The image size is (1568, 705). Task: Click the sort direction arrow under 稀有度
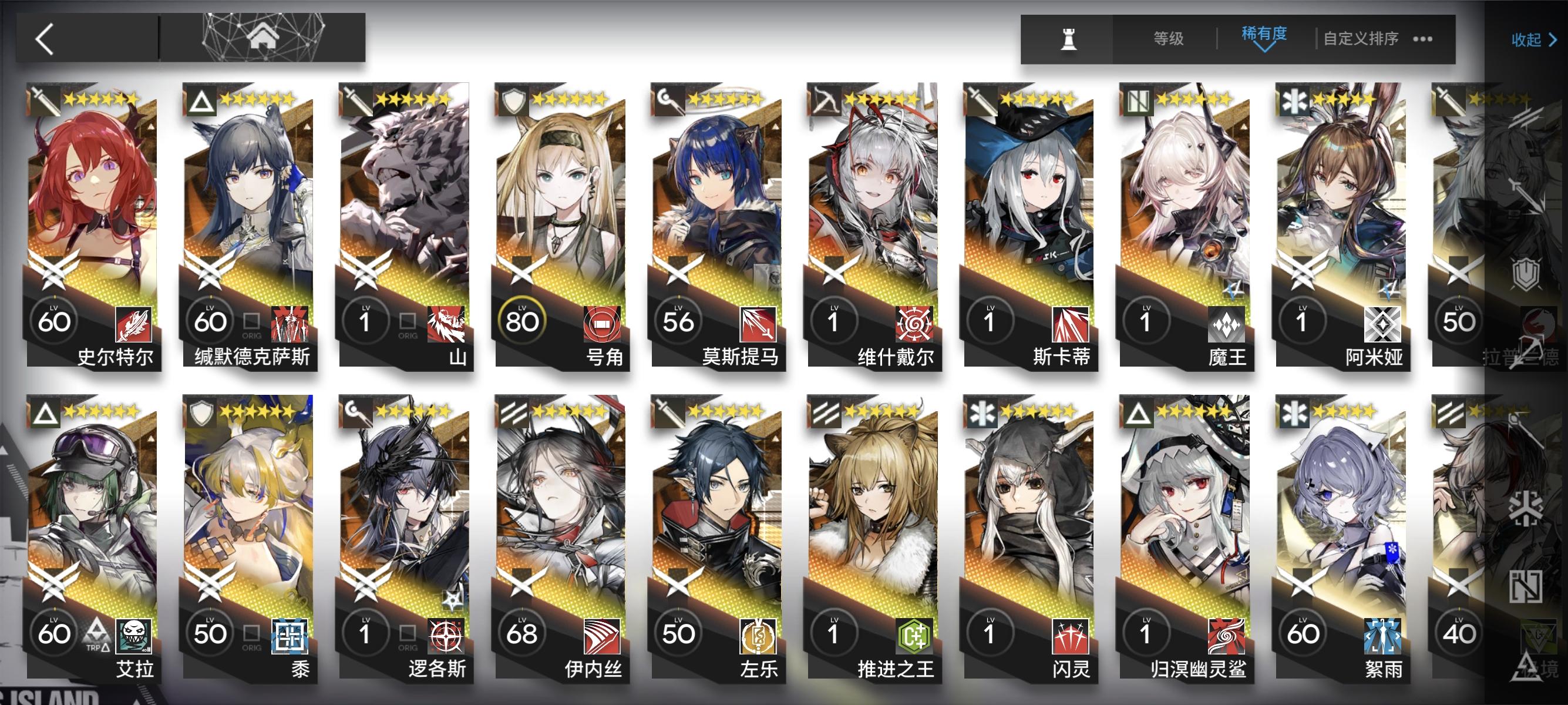pos(1264,50)
